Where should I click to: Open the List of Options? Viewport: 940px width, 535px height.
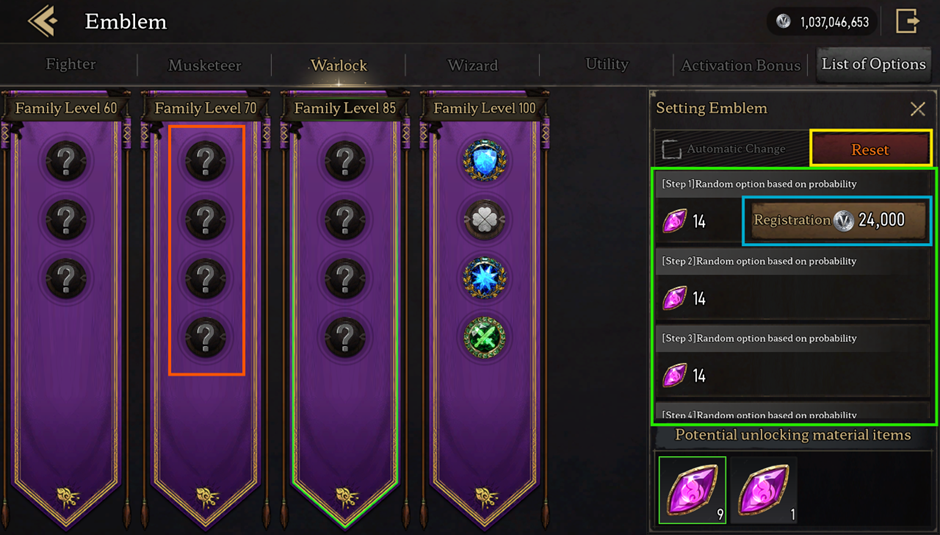point(873,64)
